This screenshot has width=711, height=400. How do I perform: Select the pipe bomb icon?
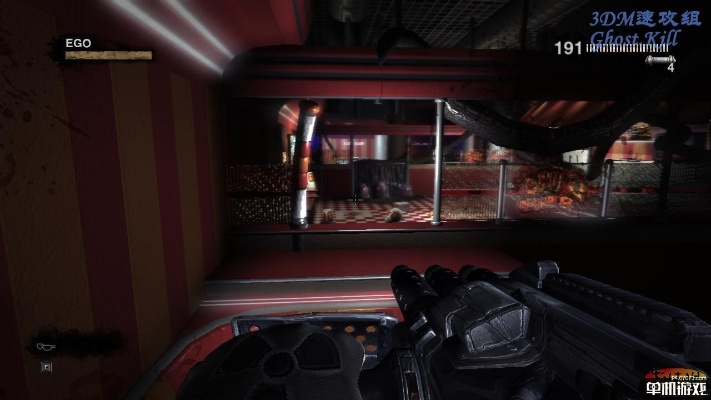(x=658, y=60)
